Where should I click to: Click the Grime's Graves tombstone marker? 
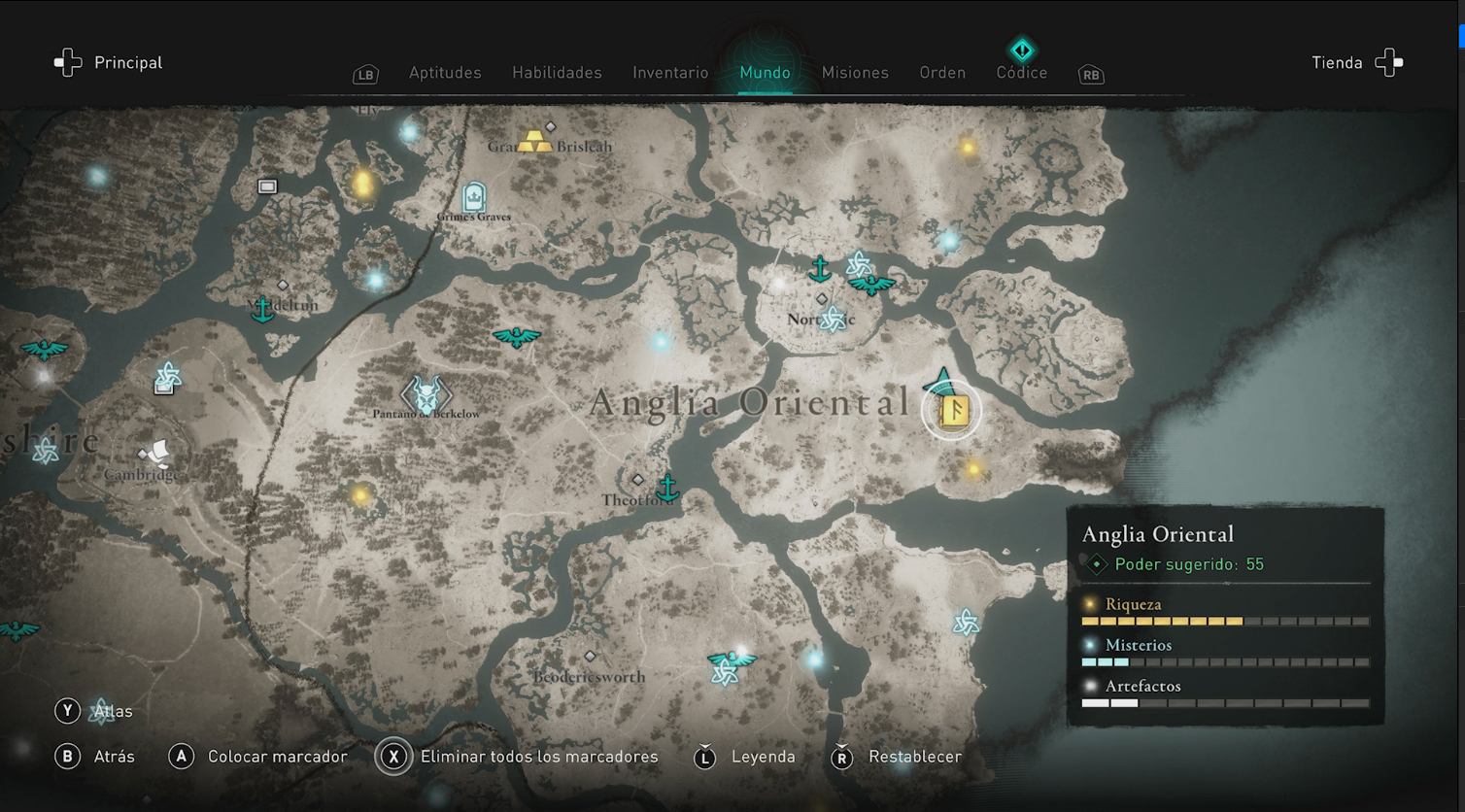(x=474, y=197)
